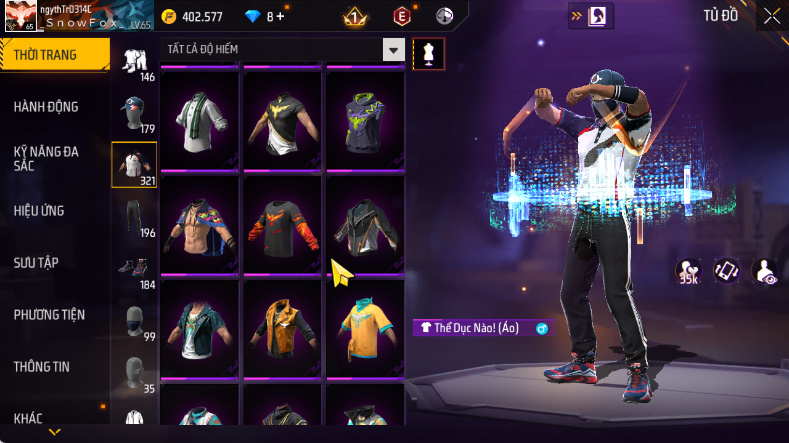Image resolution: width=789 pixels, height=443 pixels.
Task: Open the Hành Động category
Action: click(46, 107)
